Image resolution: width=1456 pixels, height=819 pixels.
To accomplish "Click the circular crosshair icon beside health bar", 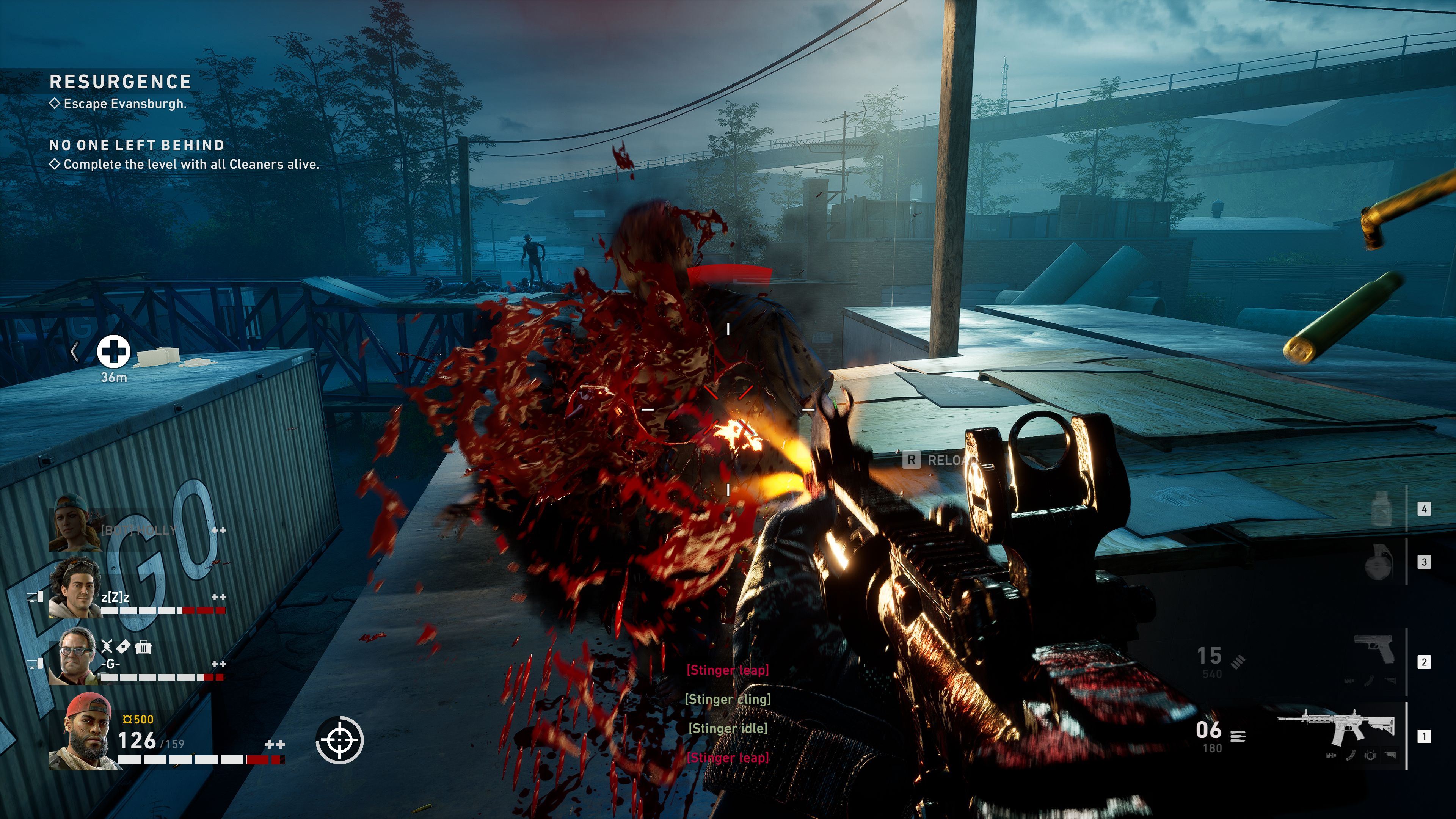I will click(339, 739).
